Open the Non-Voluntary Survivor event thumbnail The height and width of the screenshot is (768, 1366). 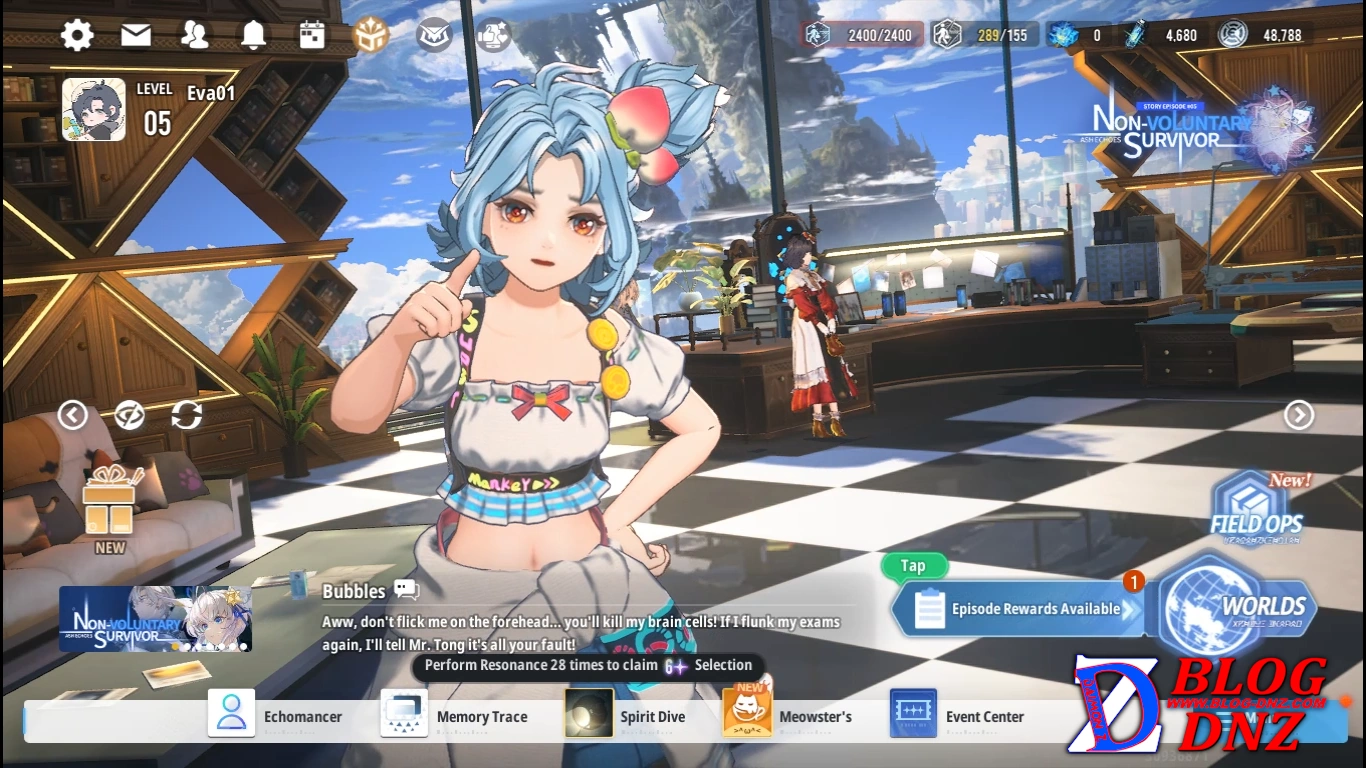pos(155,619)
